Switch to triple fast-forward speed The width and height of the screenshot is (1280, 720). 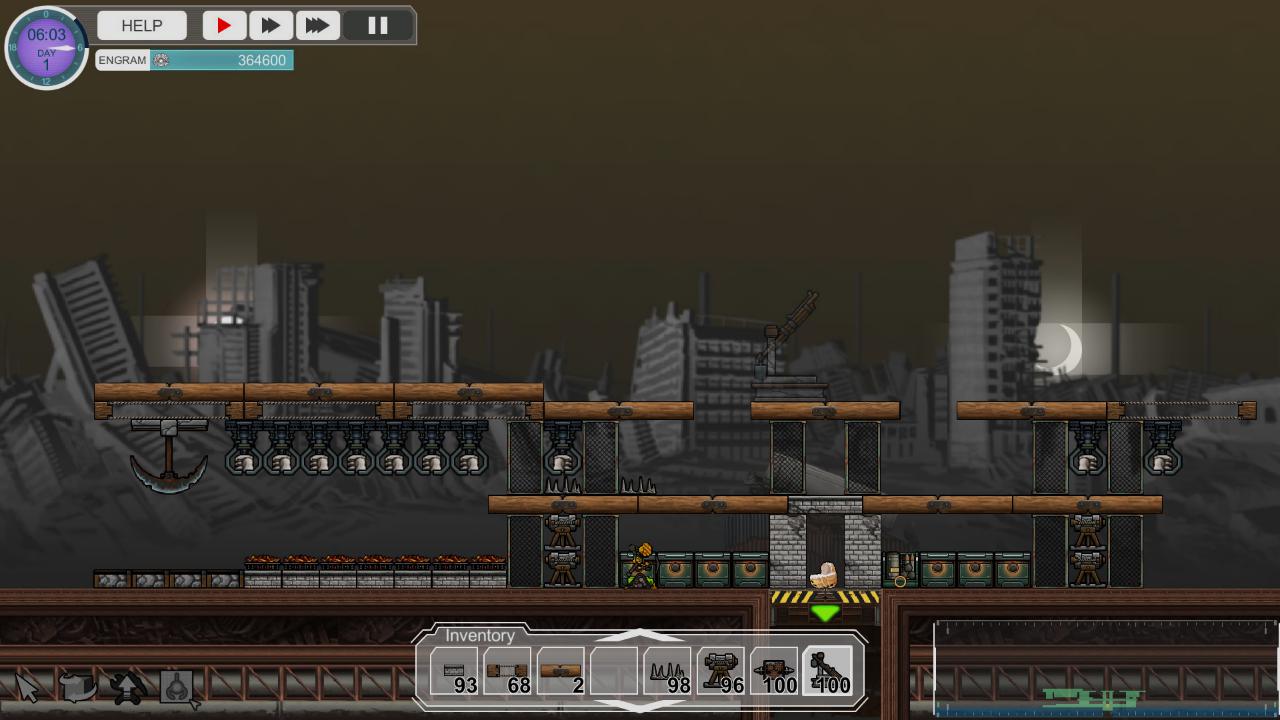click(x=317, y=26)
